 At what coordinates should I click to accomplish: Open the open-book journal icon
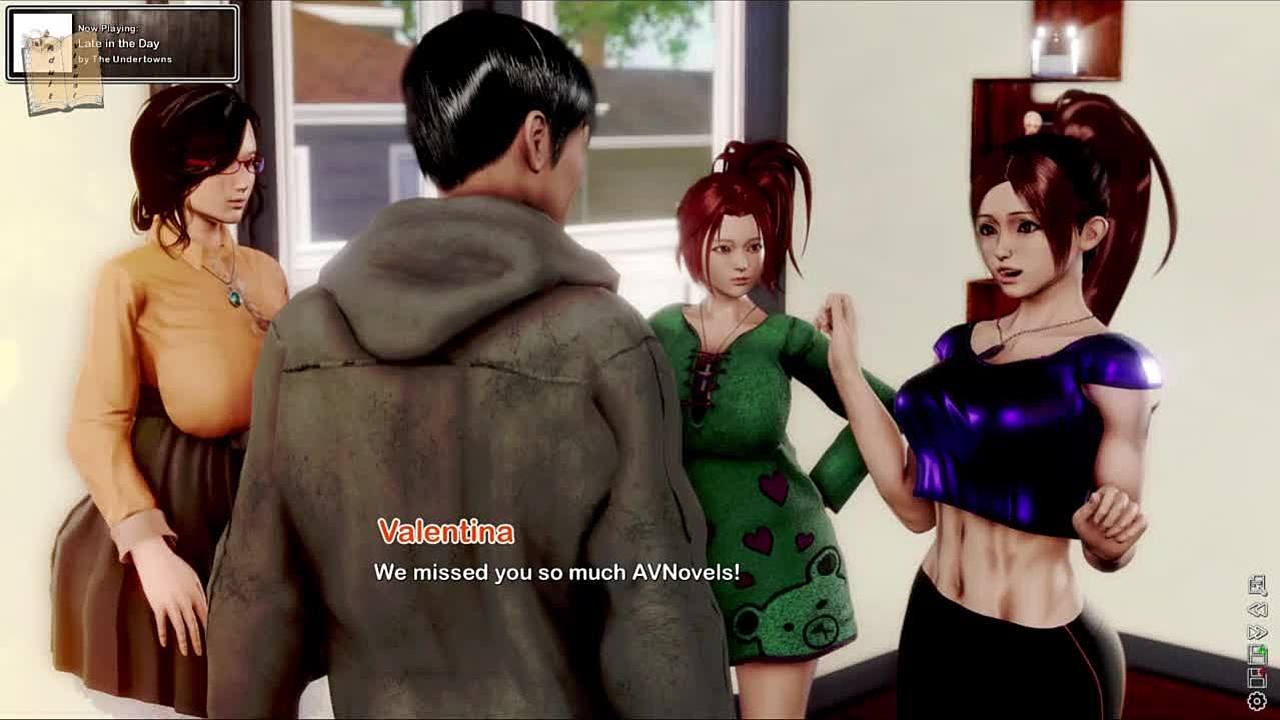[62, 72]
